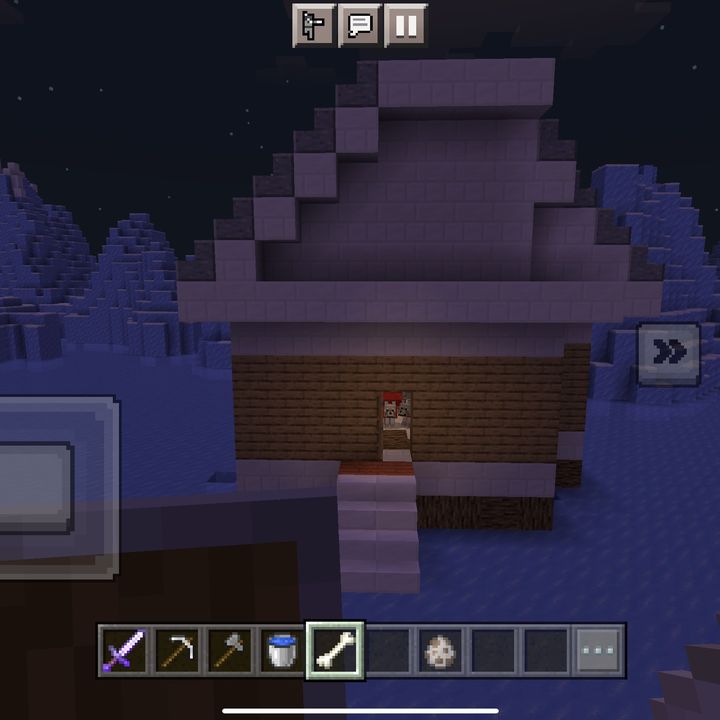This screenshot has width=720, height=720.
Task: Tap the double-arrow button
Action: point(669,353)
